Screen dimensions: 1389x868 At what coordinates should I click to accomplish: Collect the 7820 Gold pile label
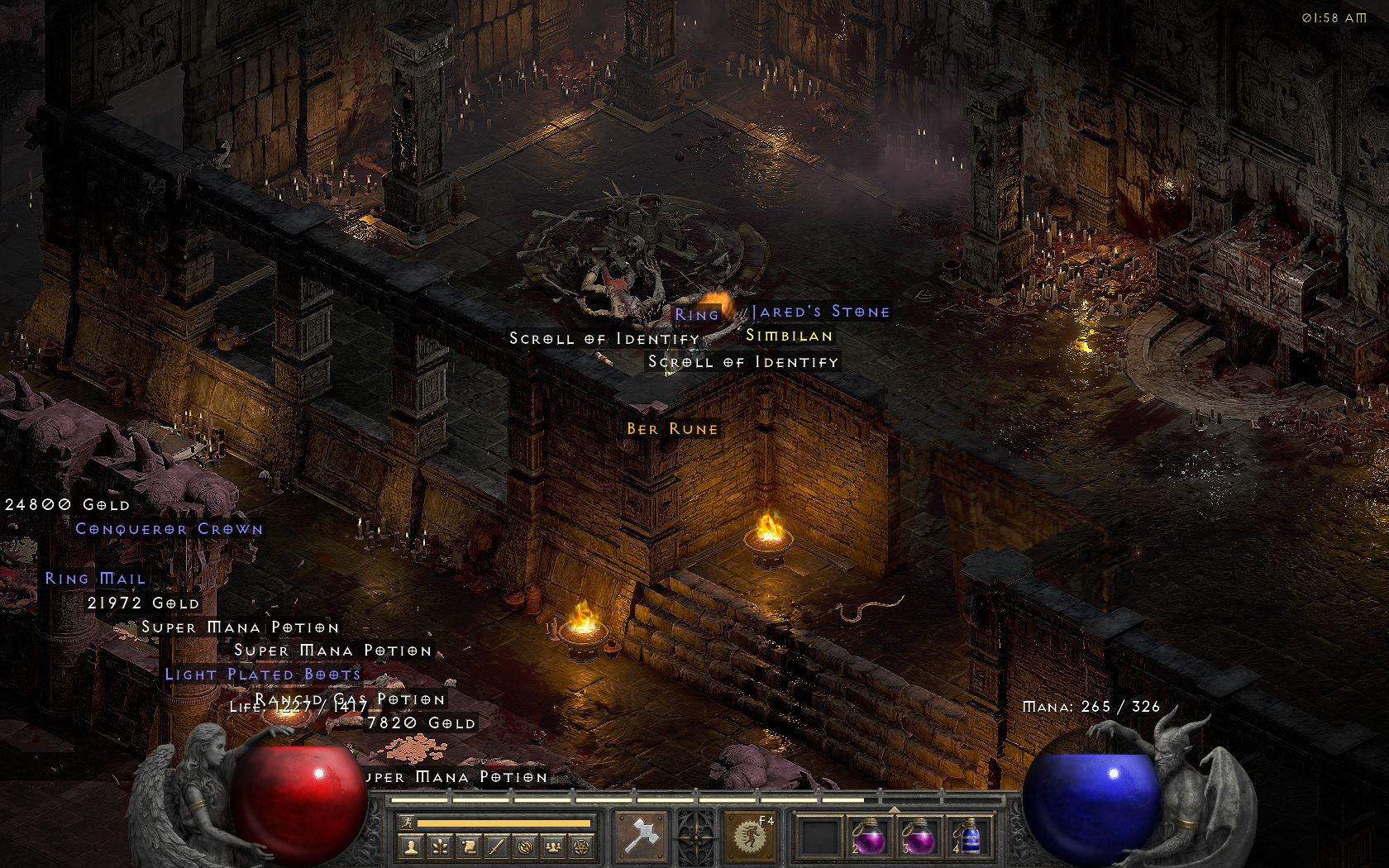pos(421,723)
